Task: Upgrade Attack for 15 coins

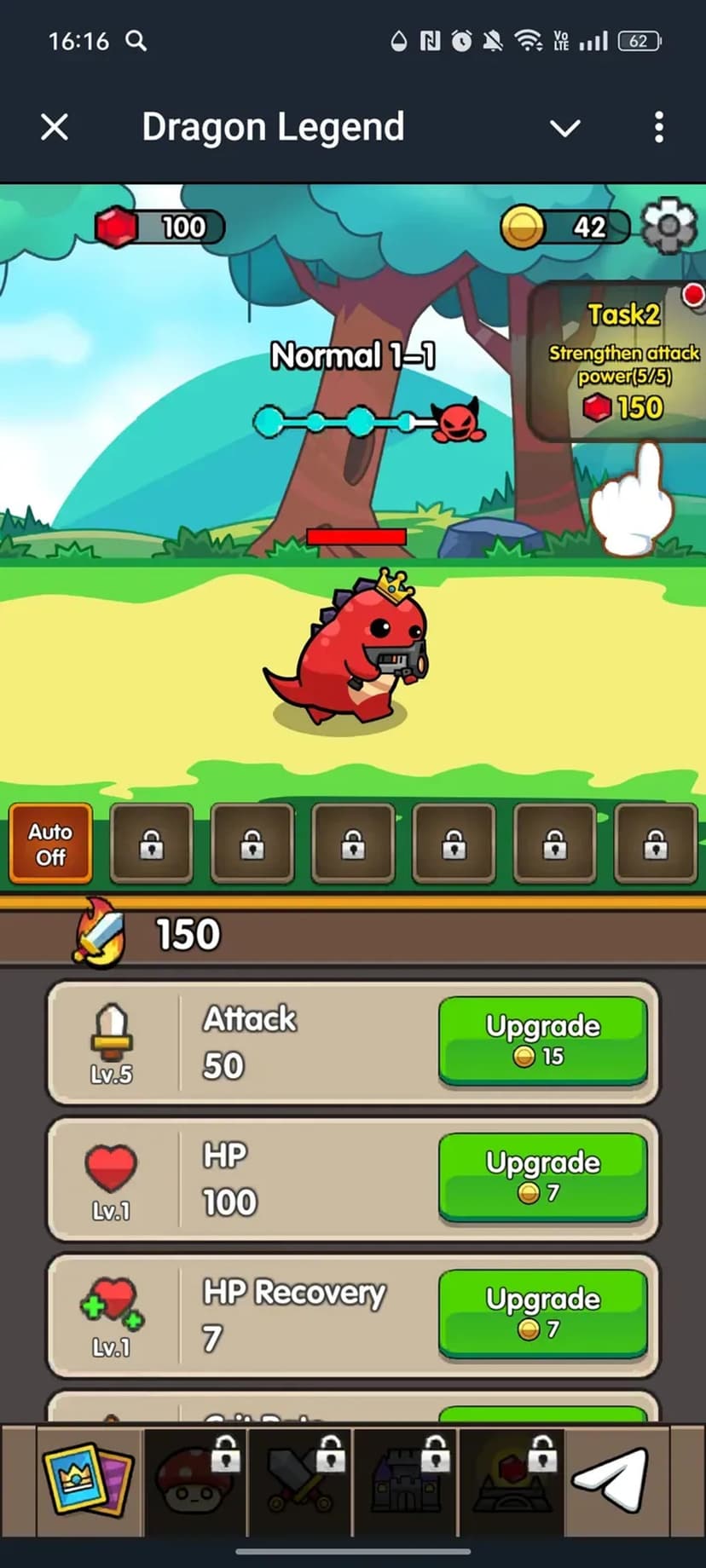Action: [542, 1041]
